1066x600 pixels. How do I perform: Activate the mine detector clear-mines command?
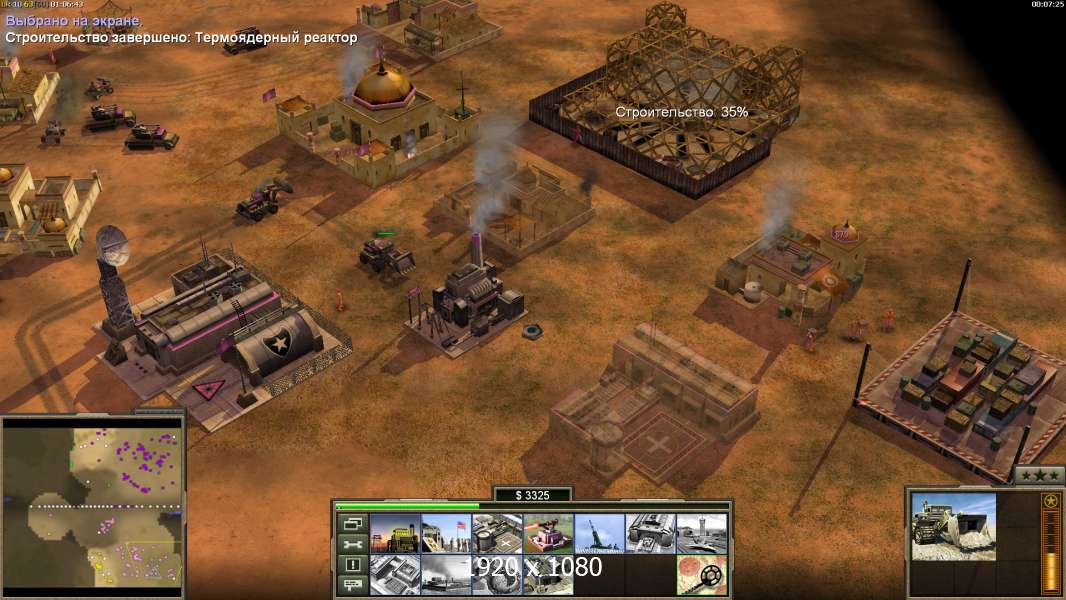701,575
